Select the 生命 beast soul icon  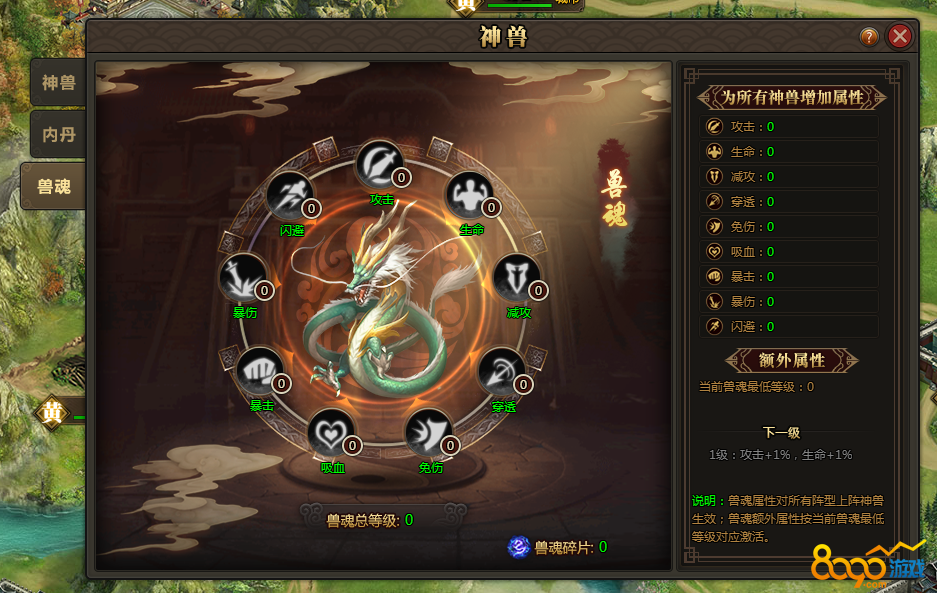tap(469, 195)
